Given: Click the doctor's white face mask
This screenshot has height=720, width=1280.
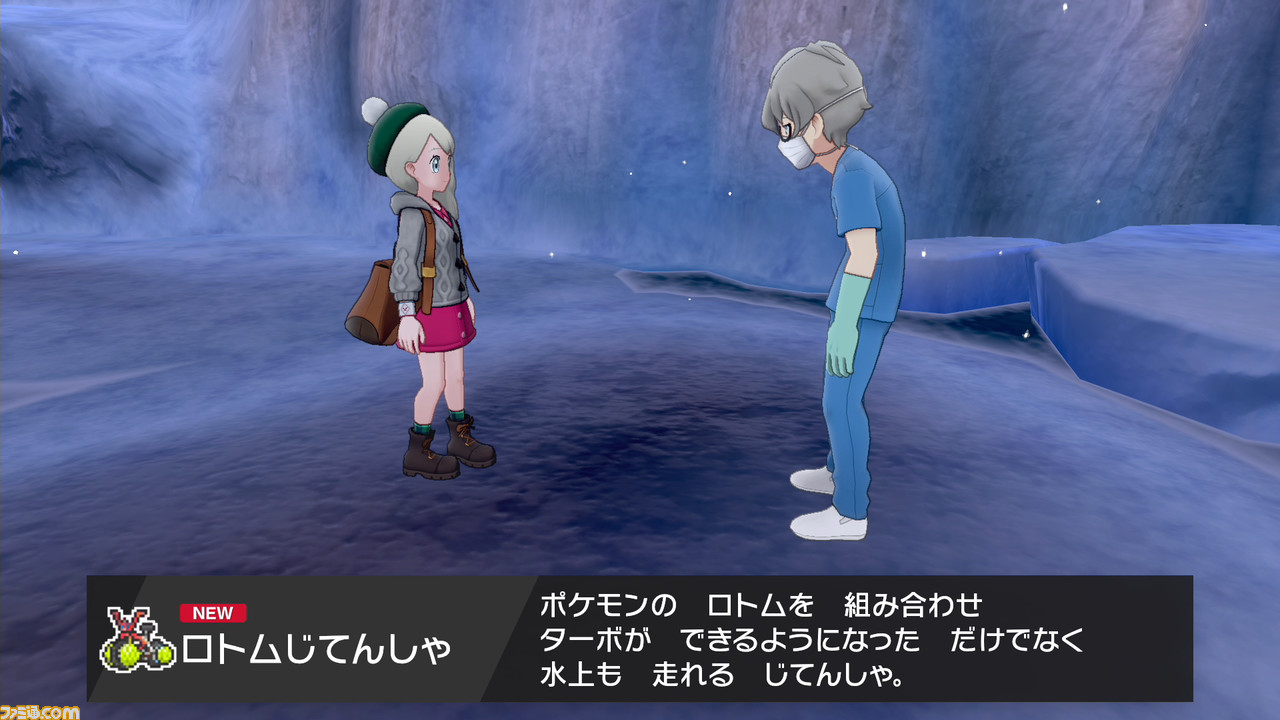Looking at the screenshot, I should 795,153.
